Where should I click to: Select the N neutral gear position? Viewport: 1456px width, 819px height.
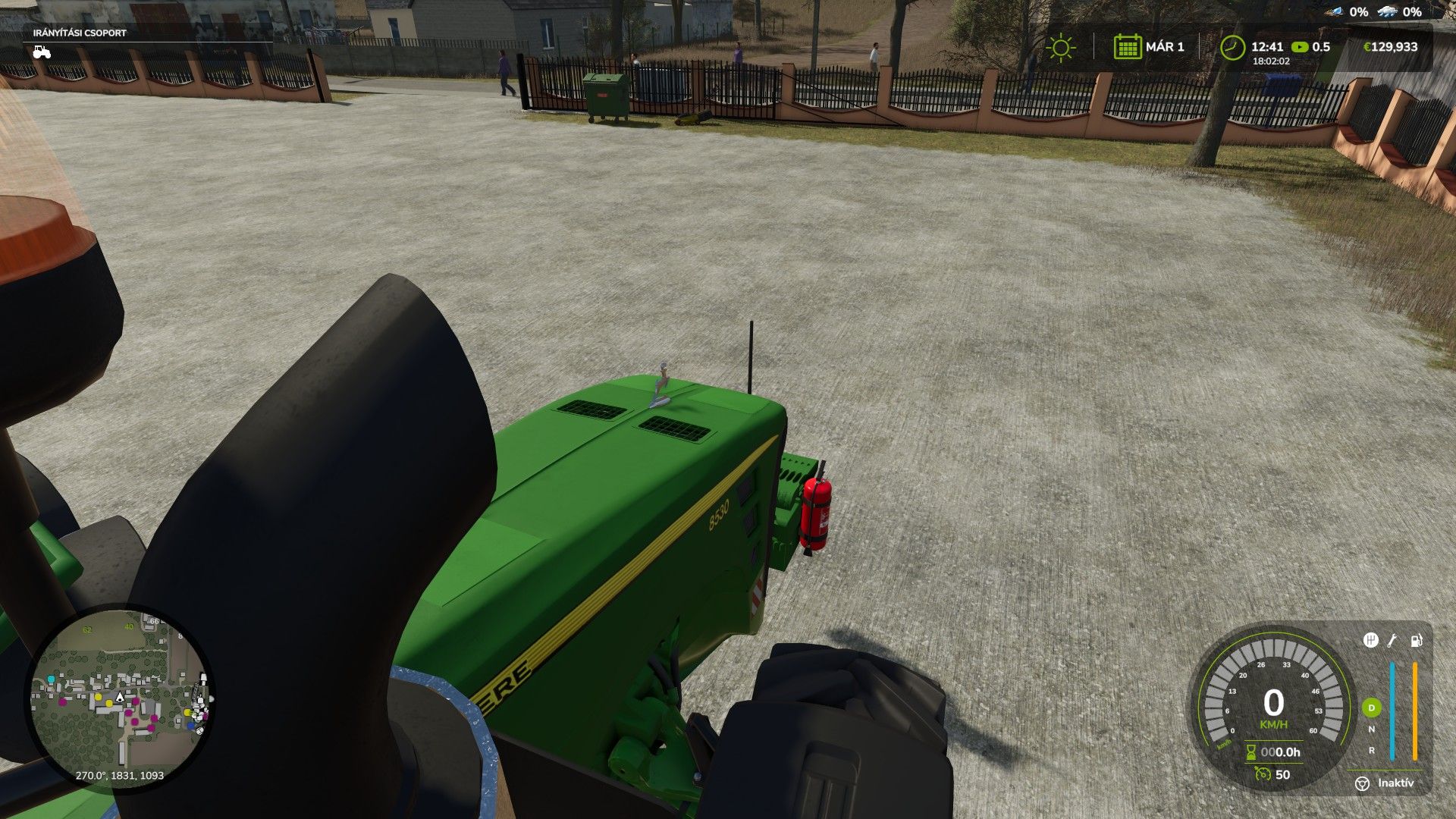click(x=1372, y=729)
